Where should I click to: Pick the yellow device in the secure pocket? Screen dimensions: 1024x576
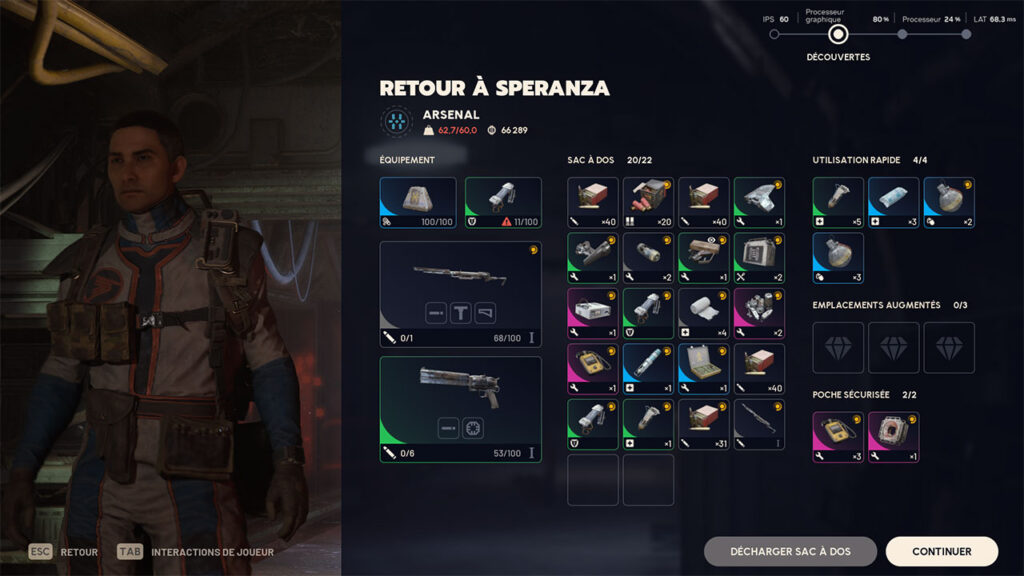(x=838, y=437)
